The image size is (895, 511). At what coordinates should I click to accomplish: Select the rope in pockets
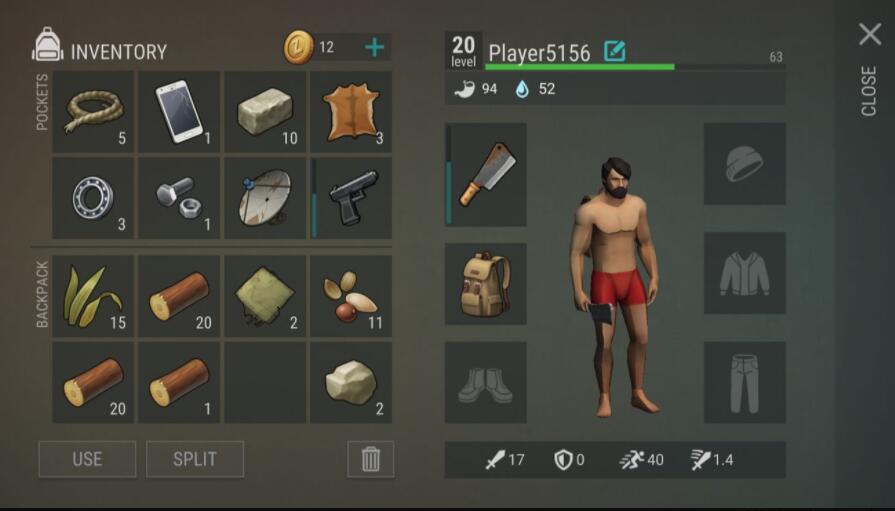[93, 111]
